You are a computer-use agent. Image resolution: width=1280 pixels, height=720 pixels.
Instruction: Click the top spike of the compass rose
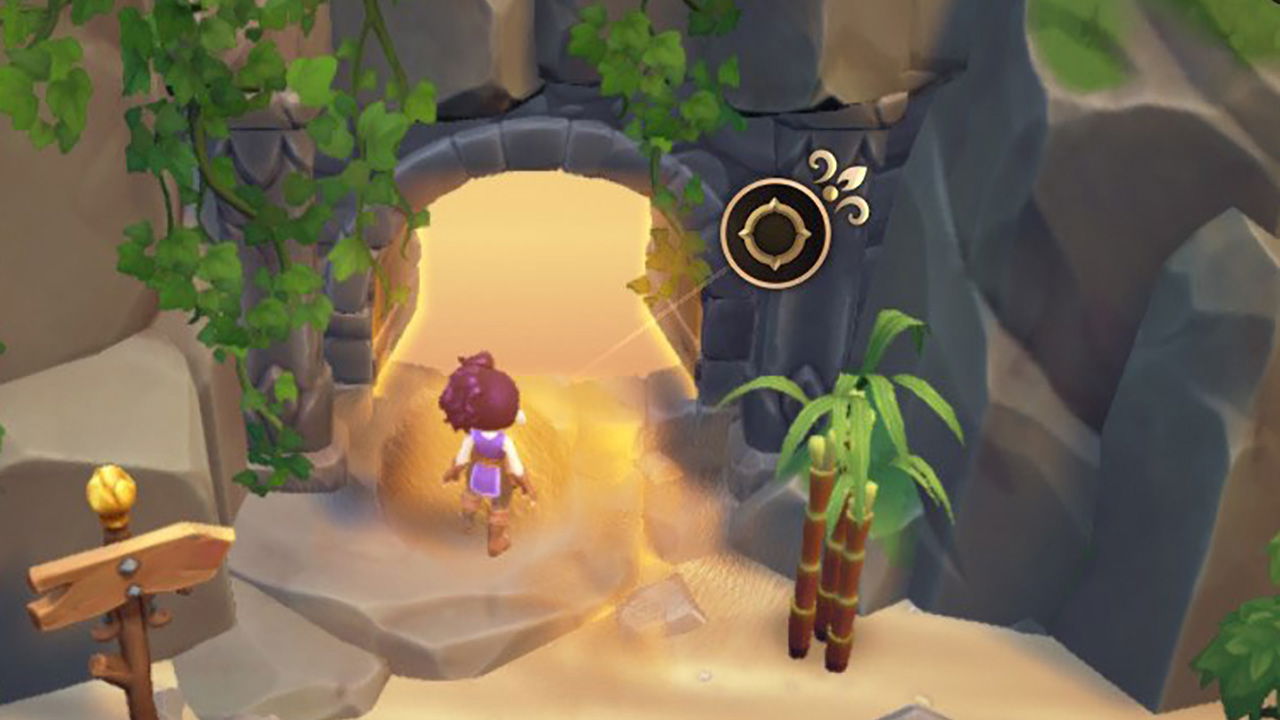pos(777,198)
